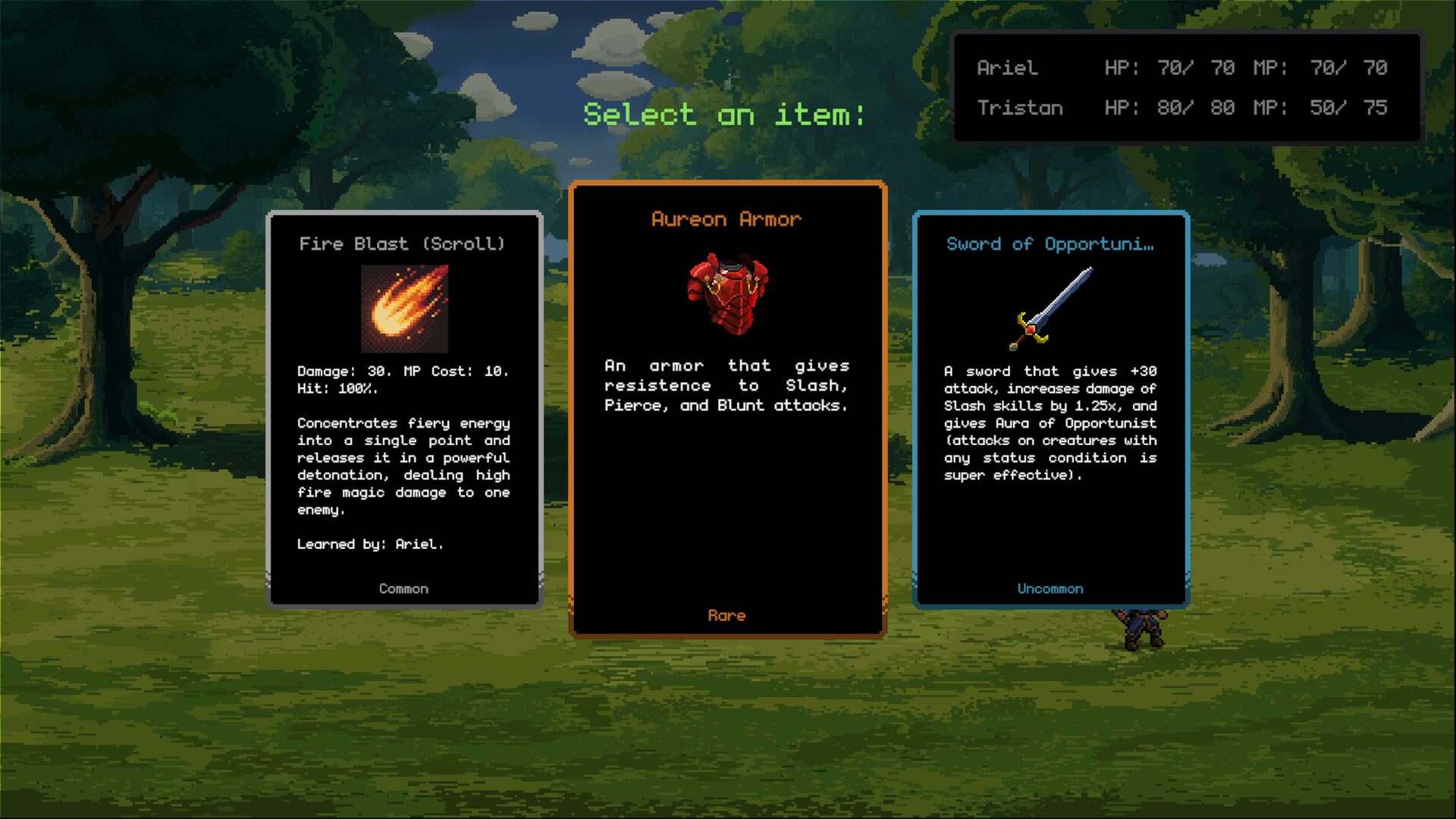Click the Uncommon rarity label

pyautogui.click(x=1050, y=588)
